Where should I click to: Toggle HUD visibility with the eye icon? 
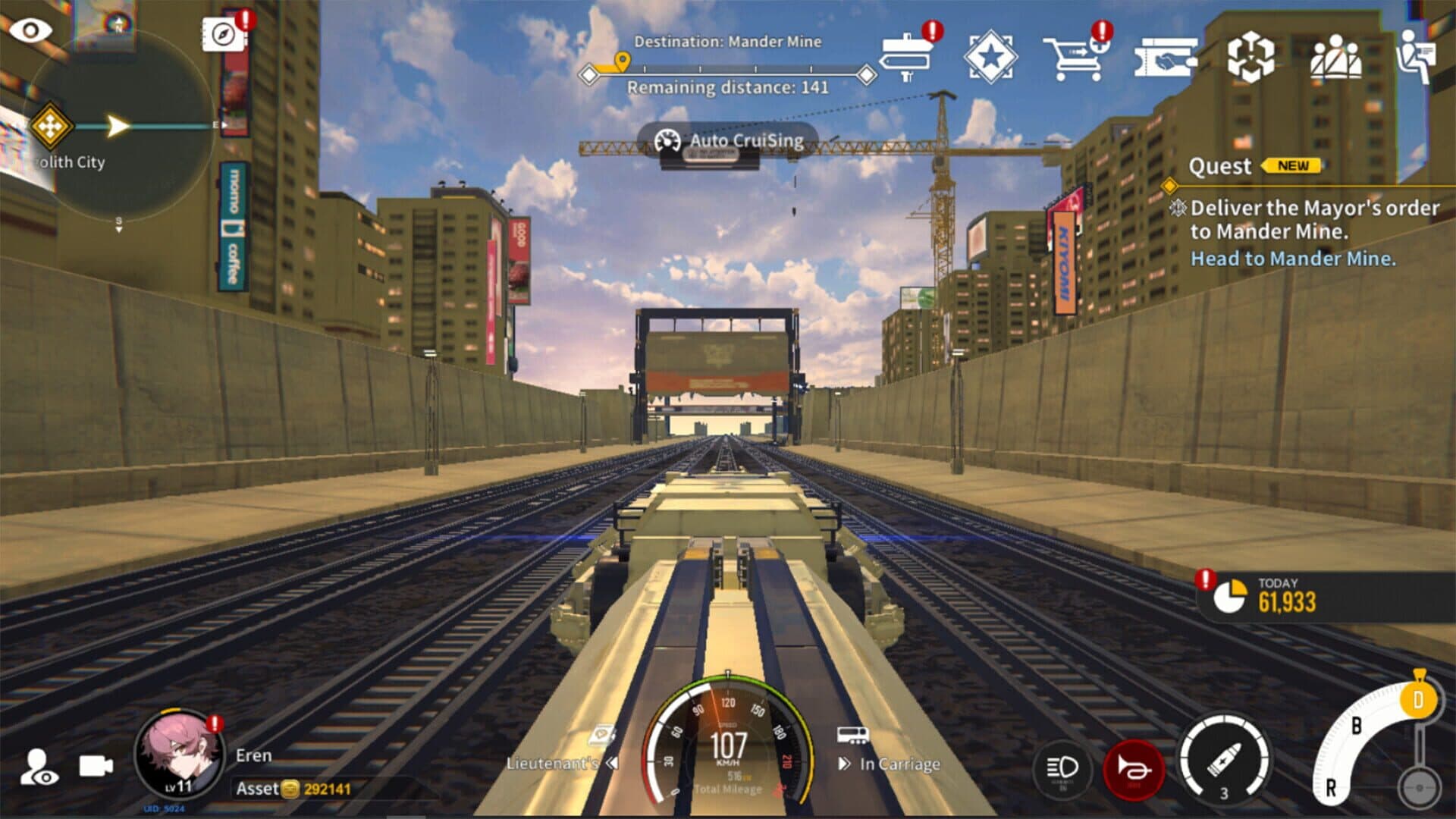coord(31,31)
